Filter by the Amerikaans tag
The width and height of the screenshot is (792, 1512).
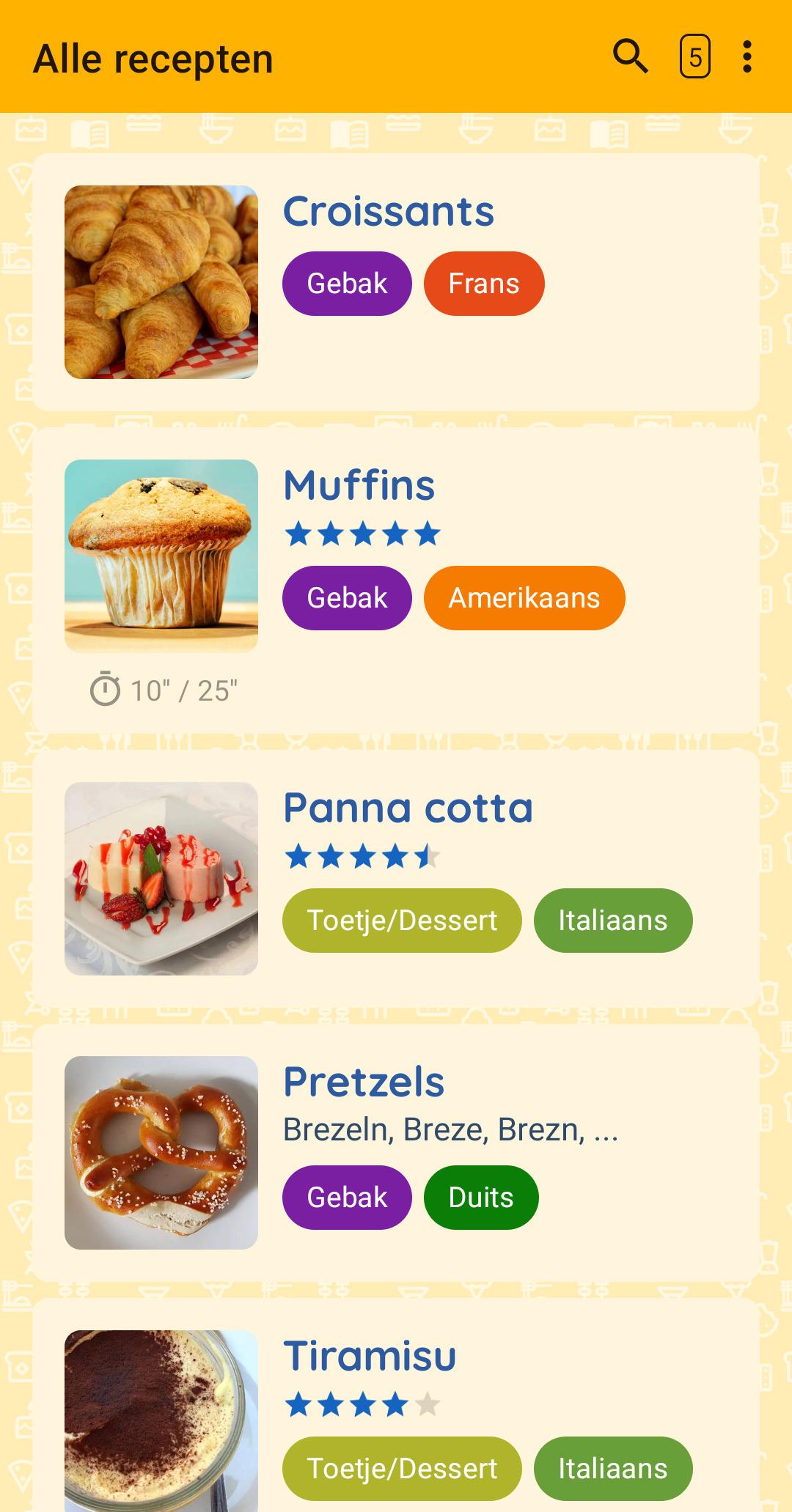(x=524, y=598)
